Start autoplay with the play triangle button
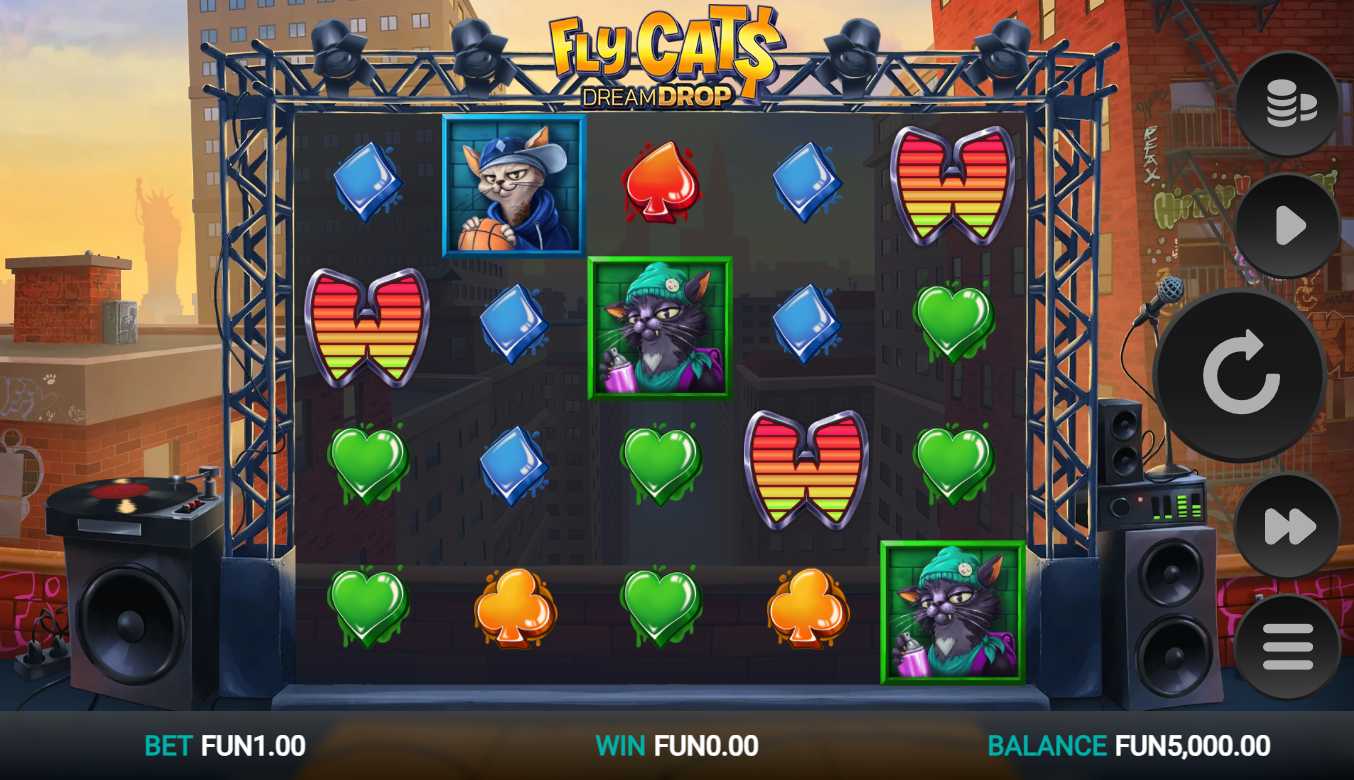This screenshot has height=780, width=1354. tap(1287, 226)
